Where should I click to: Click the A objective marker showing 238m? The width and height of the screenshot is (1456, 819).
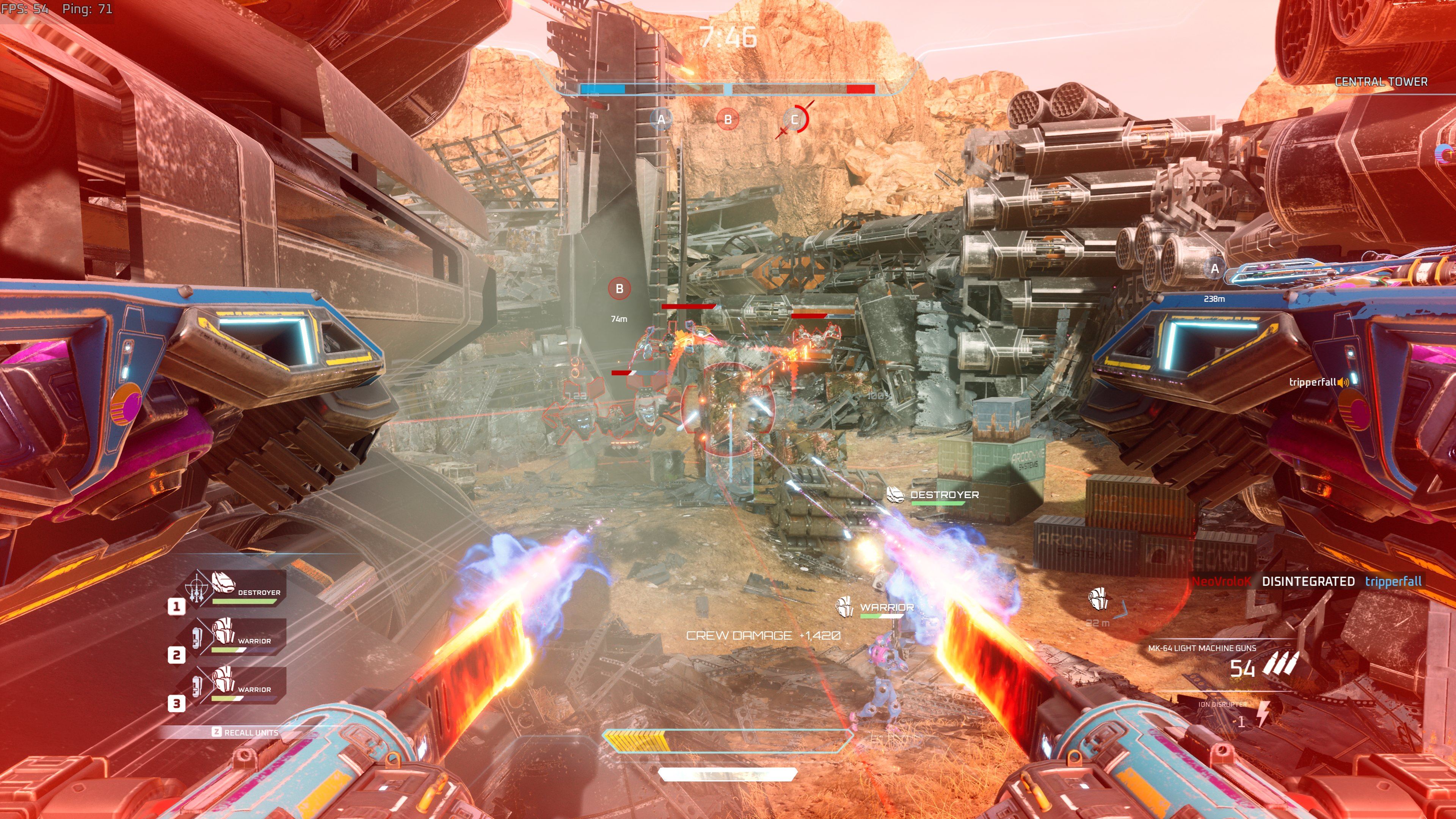click(1214, 269)
